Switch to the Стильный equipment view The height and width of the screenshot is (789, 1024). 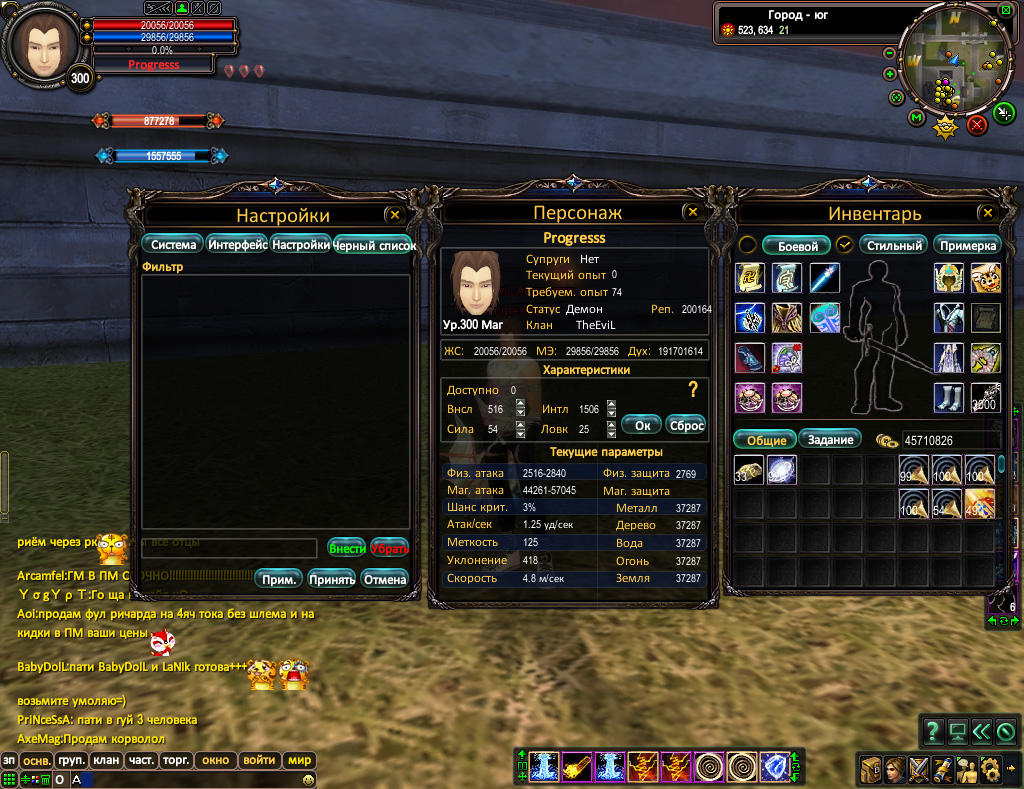[x=893, y=245]
